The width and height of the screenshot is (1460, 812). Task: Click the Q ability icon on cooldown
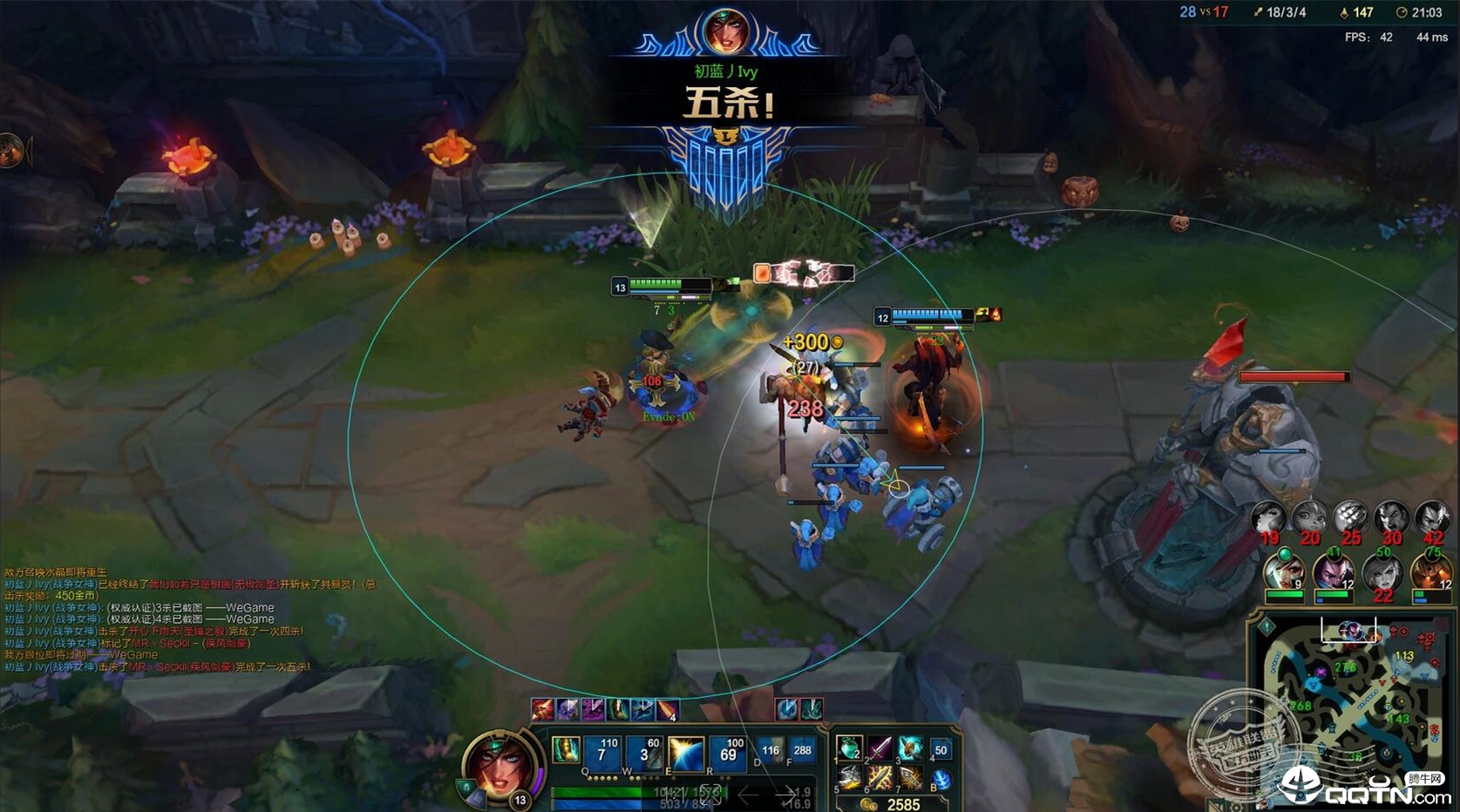602,753
